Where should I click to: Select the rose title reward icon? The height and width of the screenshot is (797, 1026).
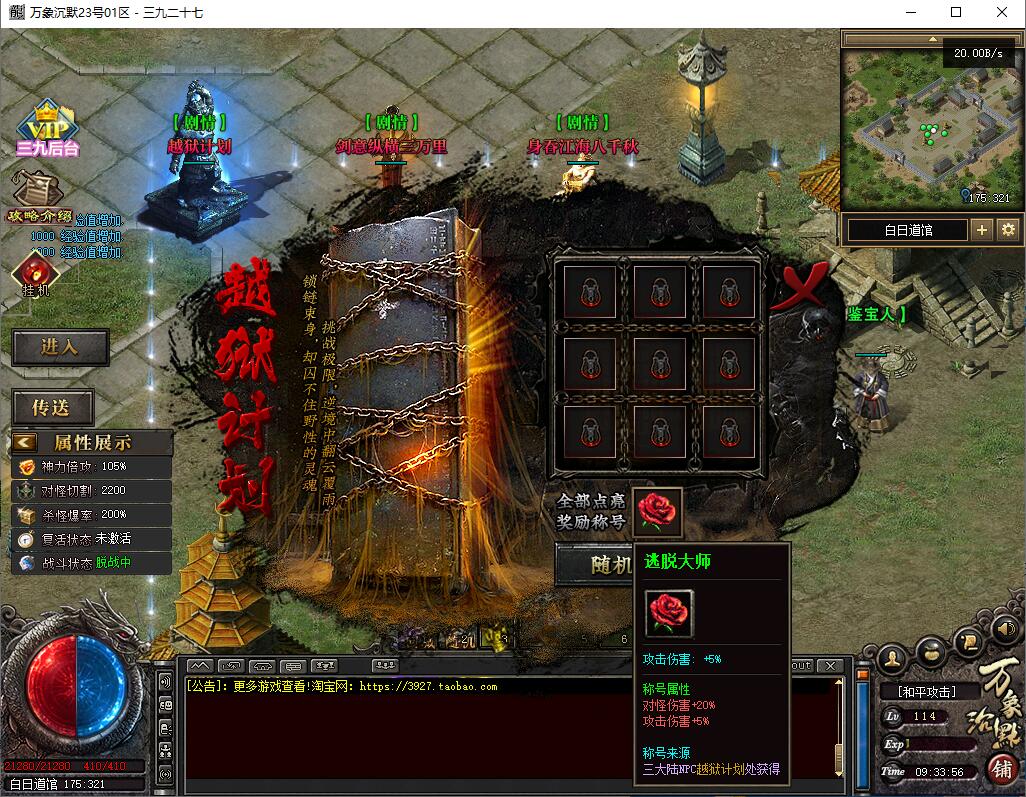[x=658, y=512]
